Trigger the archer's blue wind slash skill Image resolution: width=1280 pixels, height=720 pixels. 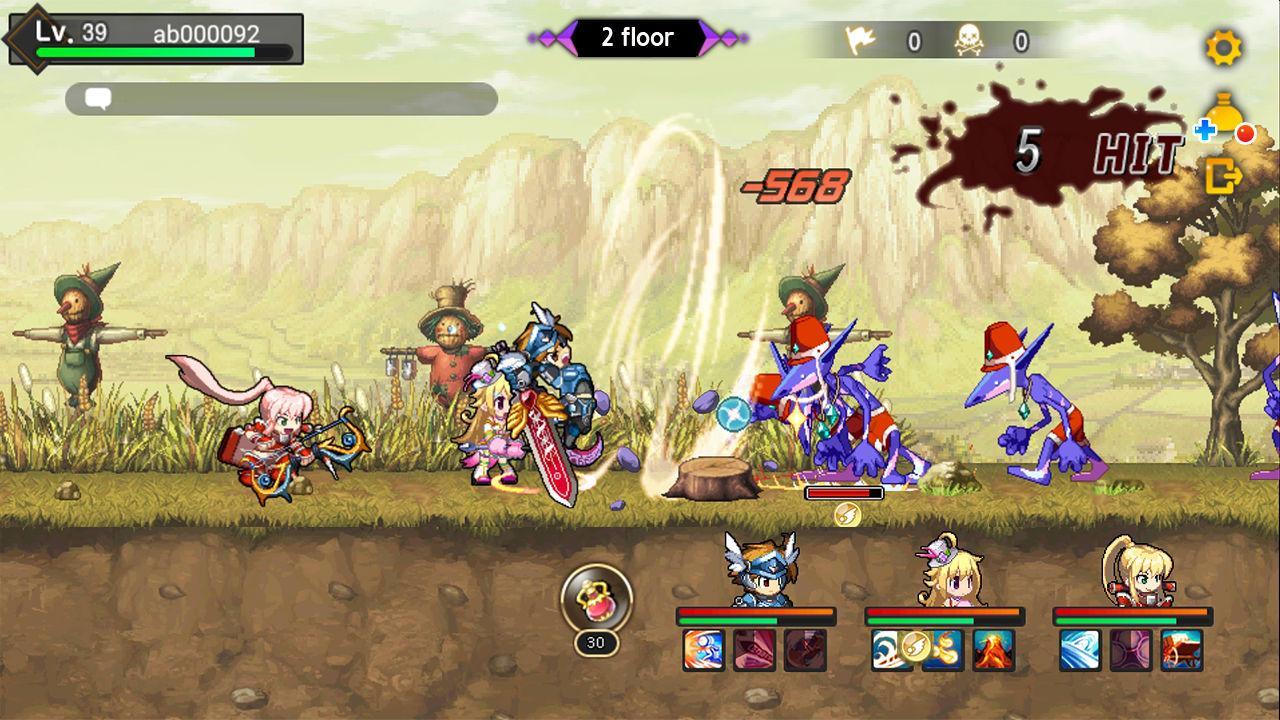[1080, 650]
